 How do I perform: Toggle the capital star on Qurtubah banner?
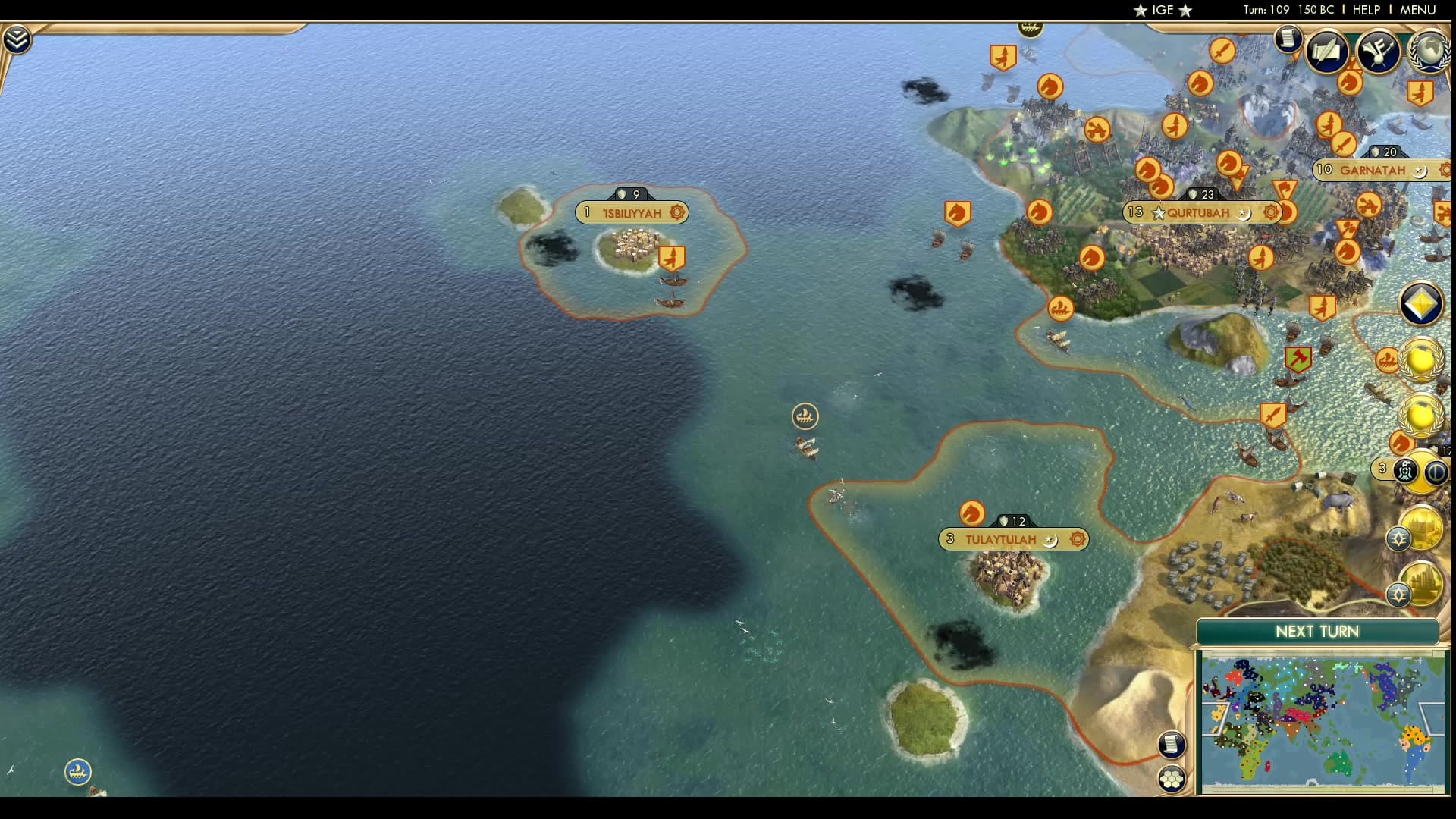(x=1158, y=213)
